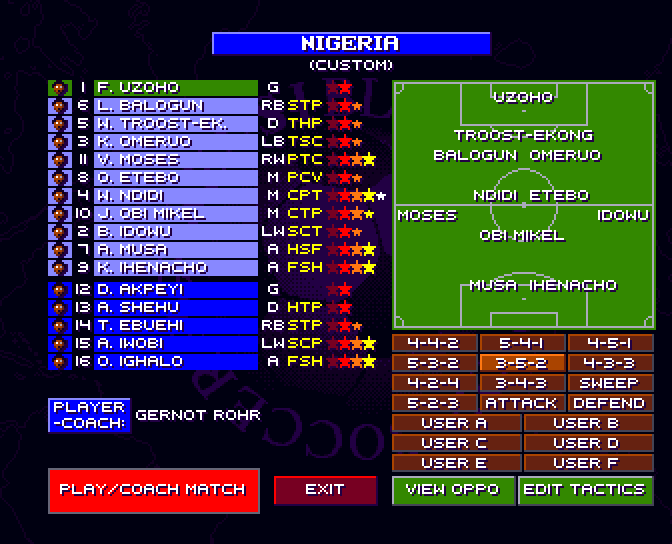Click the Exit button
This screenshot has width=672, height=544.
325,489
